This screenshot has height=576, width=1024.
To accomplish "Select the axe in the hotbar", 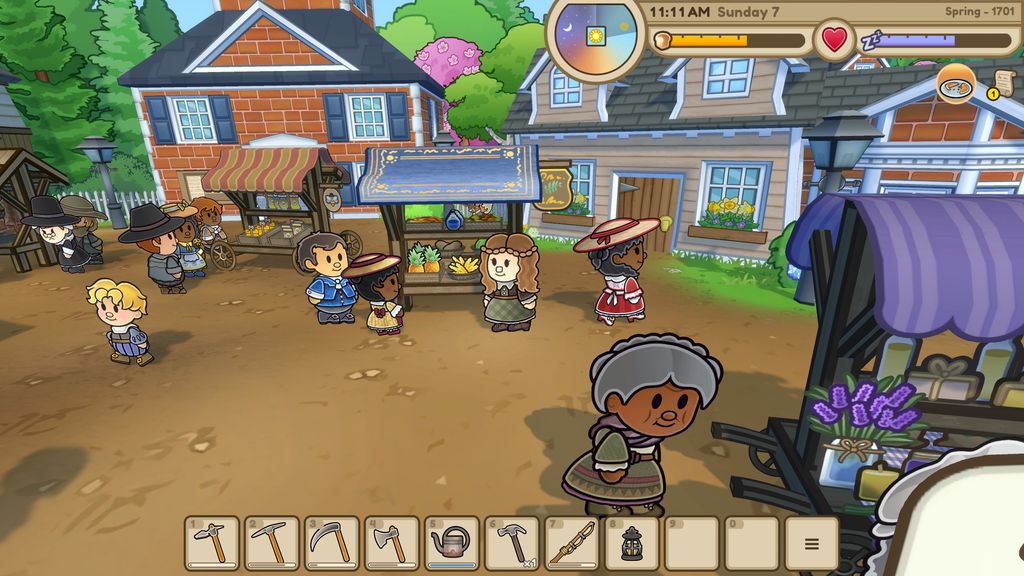I will (392, 543).
